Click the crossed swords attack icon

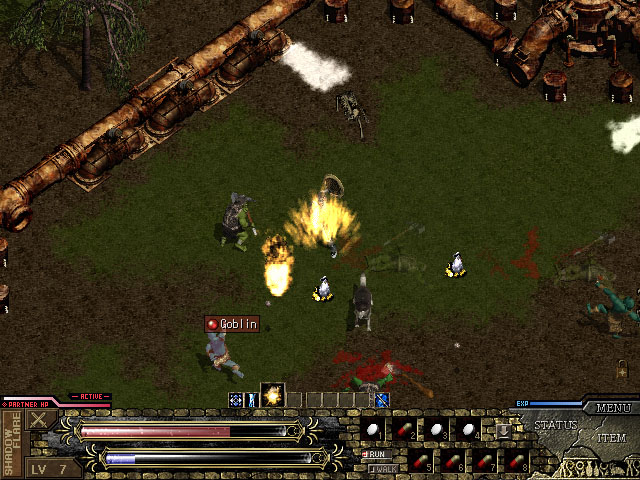(x=39, y=421)
